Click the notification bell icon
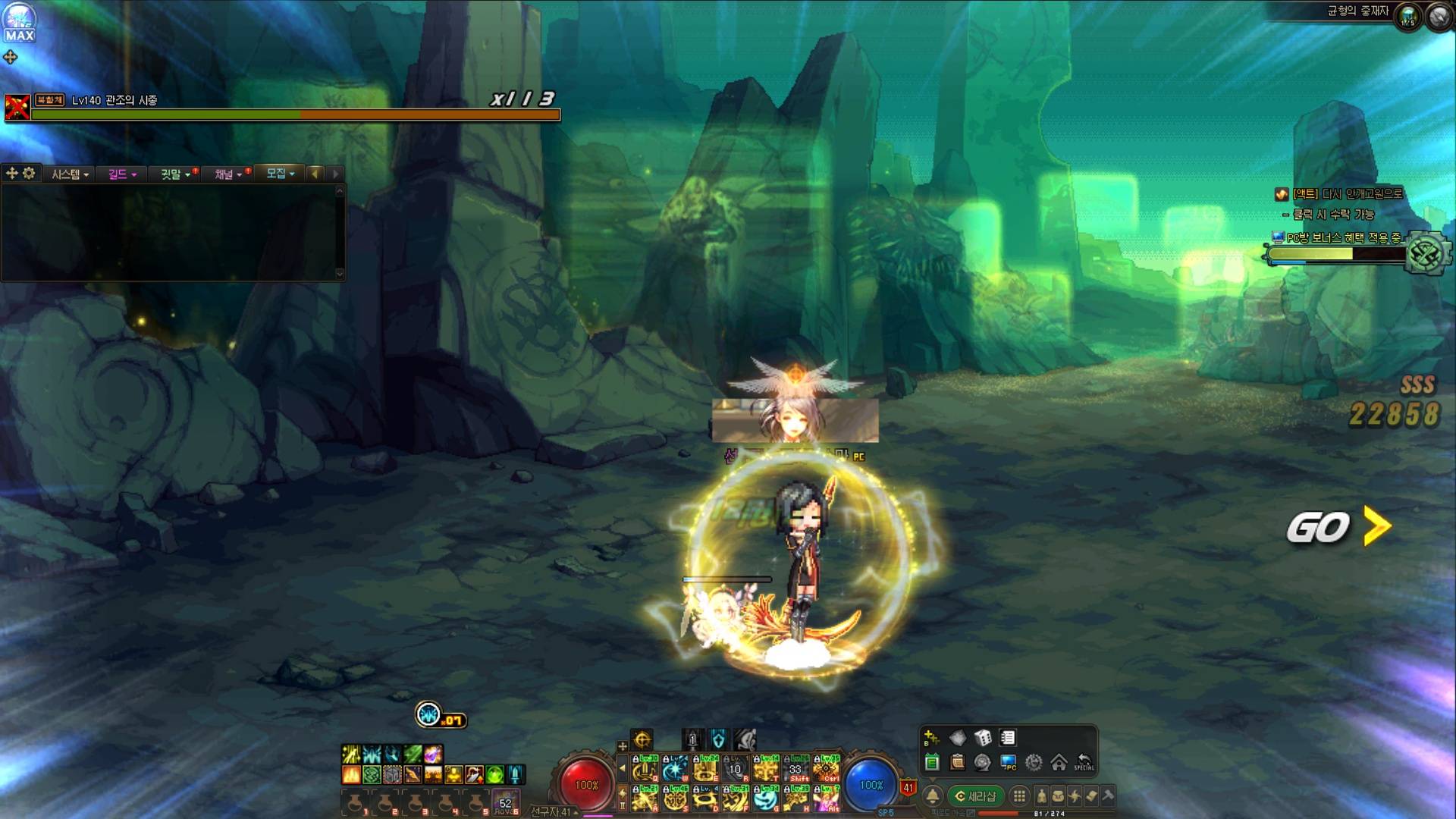This screenshot has width=1456, height=819. pyautogui.click(x=933, y=796)
